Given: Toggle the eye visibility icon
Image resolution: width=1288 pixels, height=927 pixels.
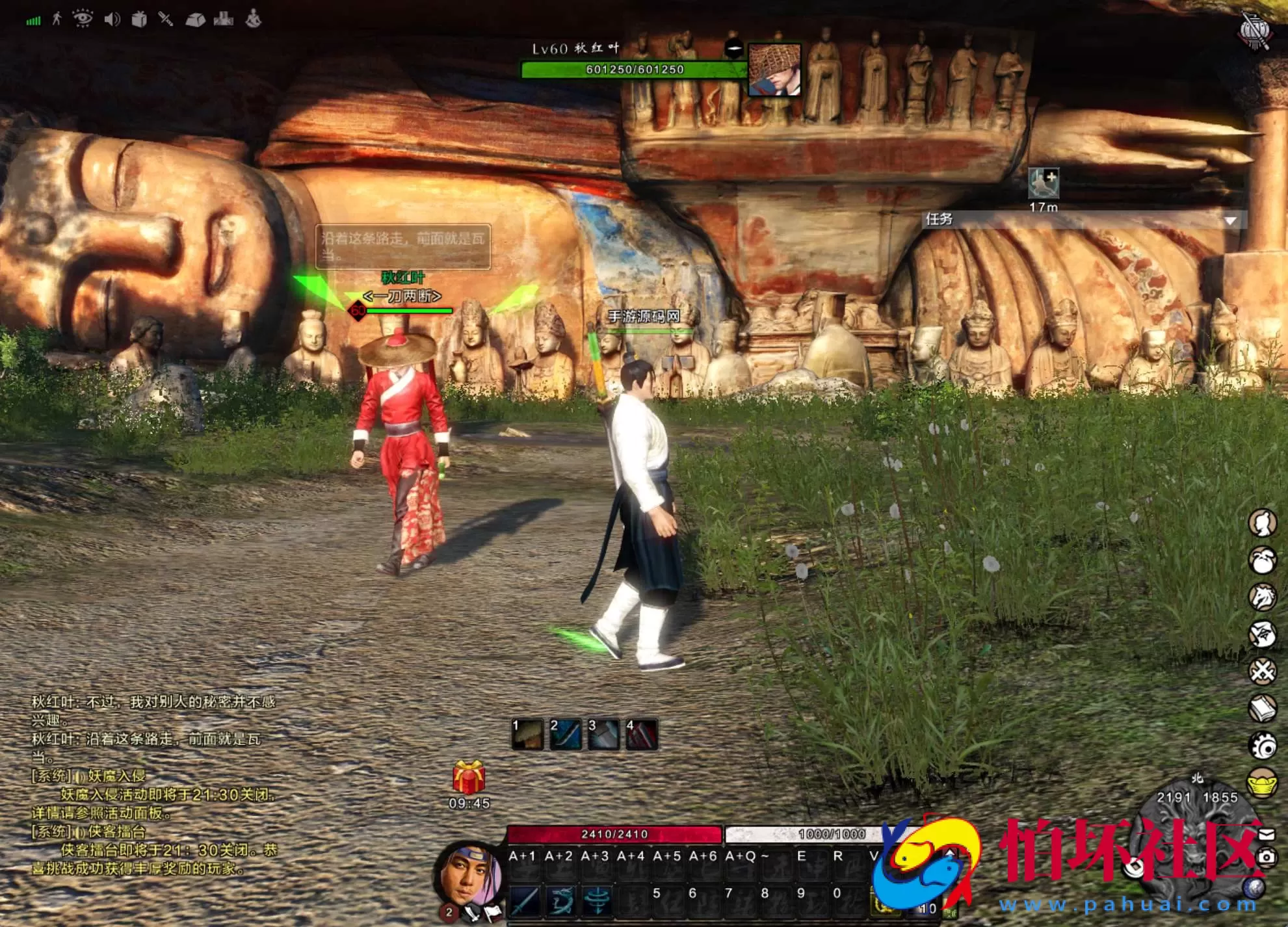Looking at the screenshot, I should [x=83, y=19].
